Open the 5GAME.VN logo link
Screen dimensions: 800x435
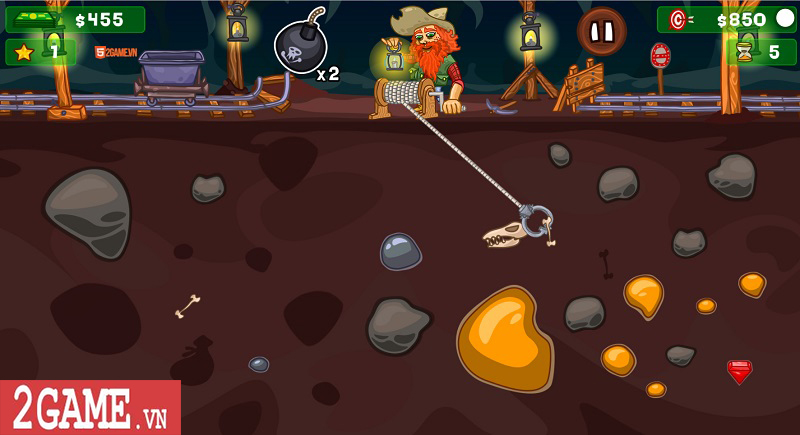(x=115, y=51)
